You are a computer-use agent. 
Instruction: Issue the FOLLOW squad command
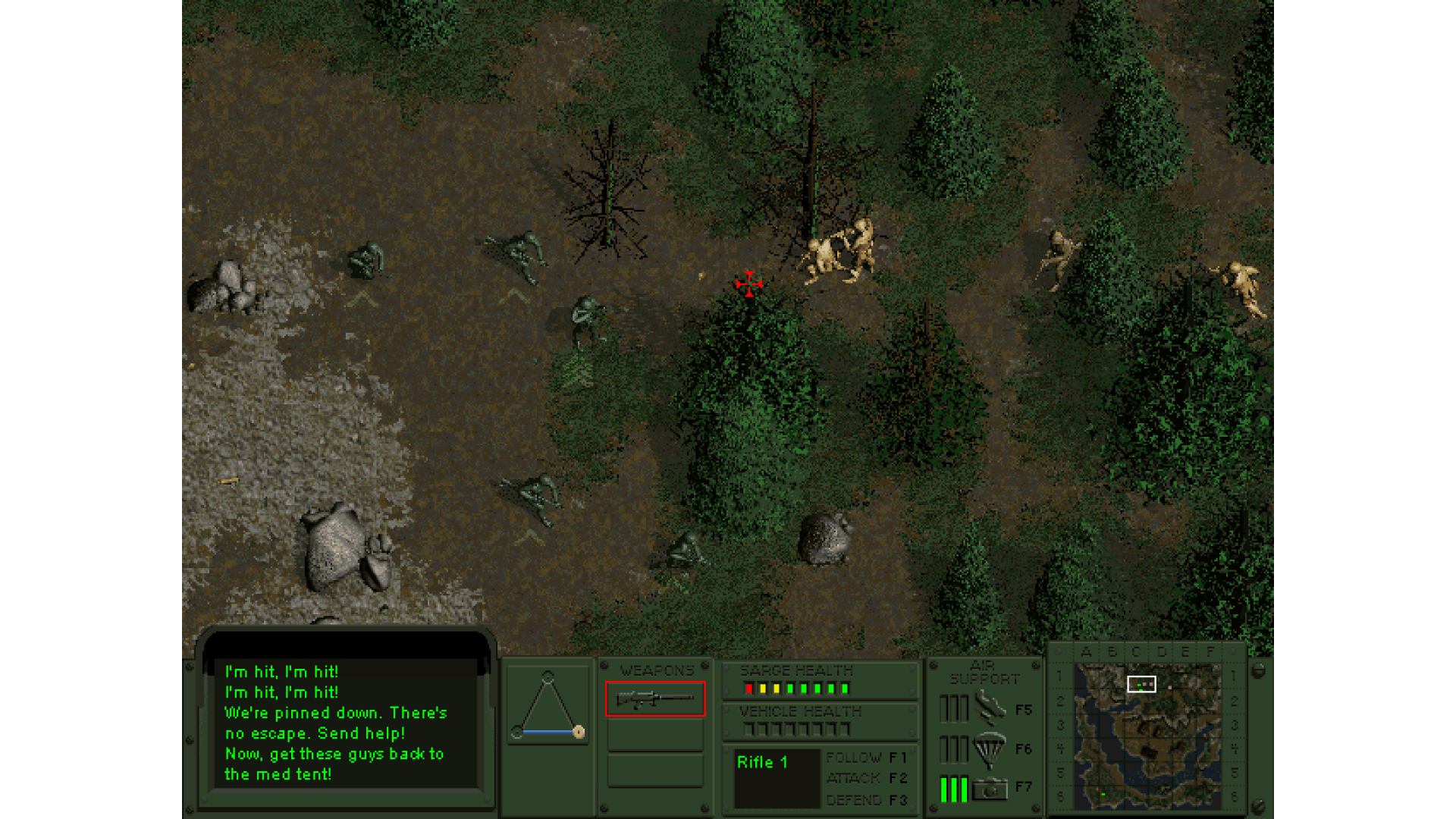[866, 758]
